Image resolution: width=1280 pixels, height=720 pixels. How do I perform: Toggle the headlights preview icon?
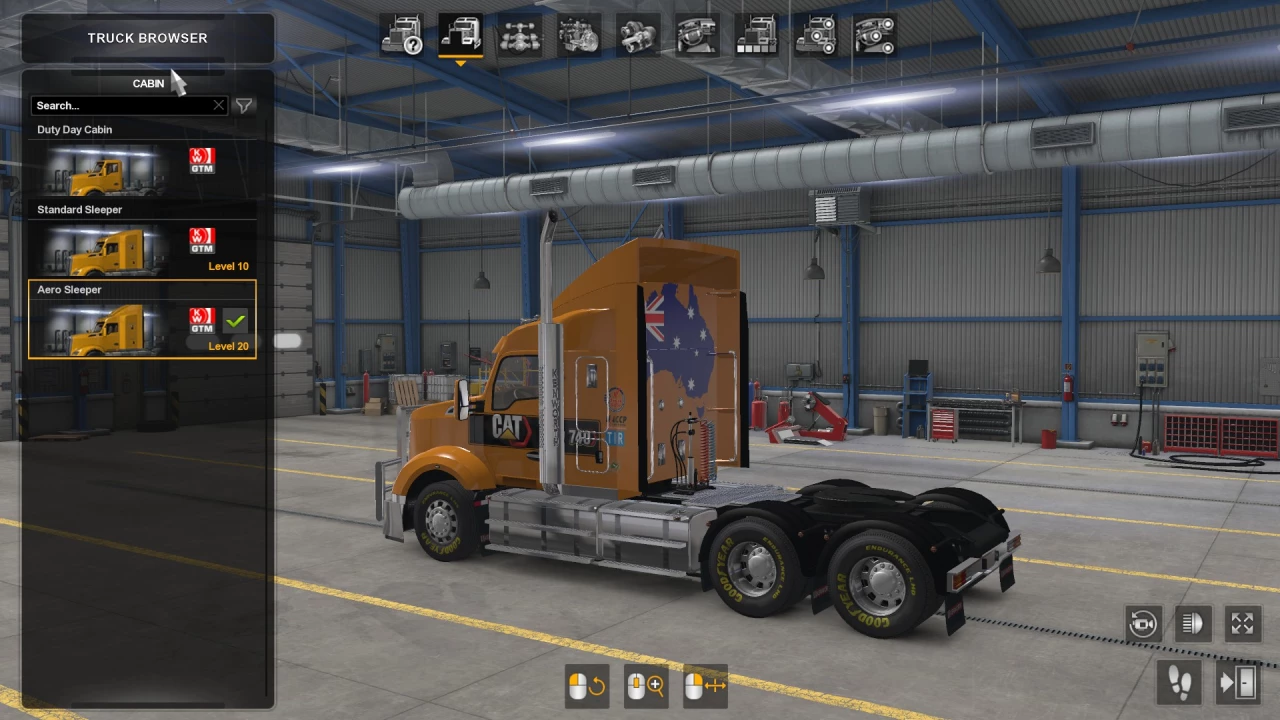coord(1192,623)
